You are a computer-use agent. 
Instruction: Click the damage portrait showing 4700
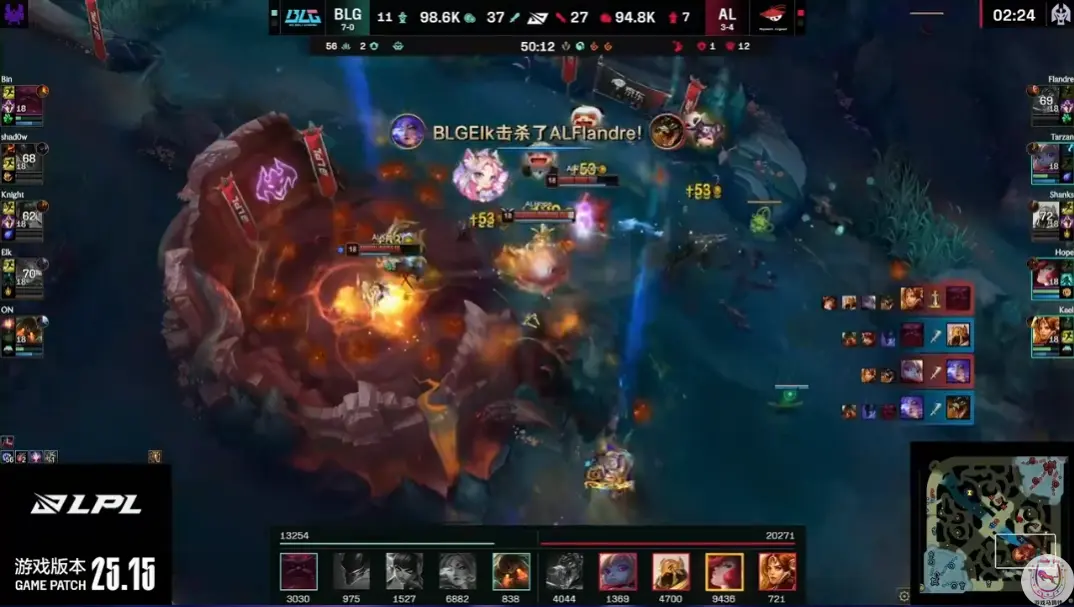point(671,572)
